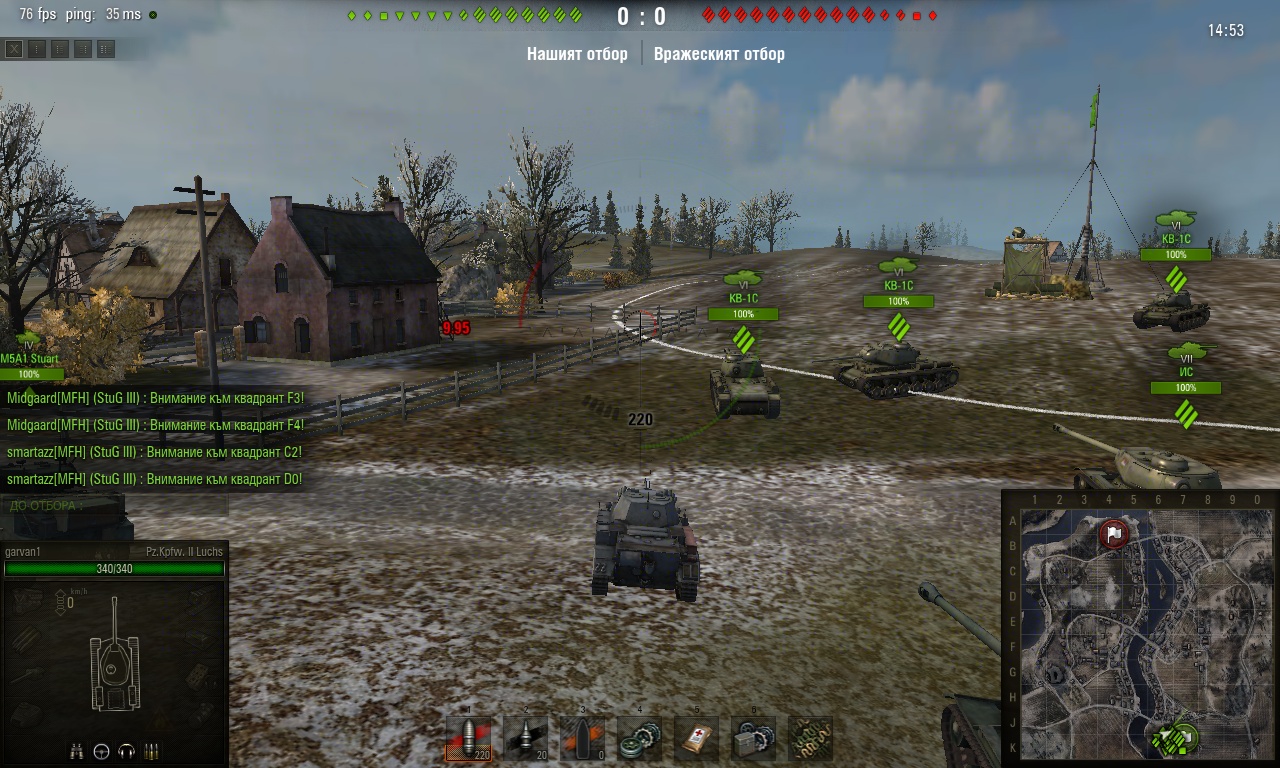Viewport: 1280px width, 768px height.
Task: Hide player panels with the X button
Action: click(14, 49)
